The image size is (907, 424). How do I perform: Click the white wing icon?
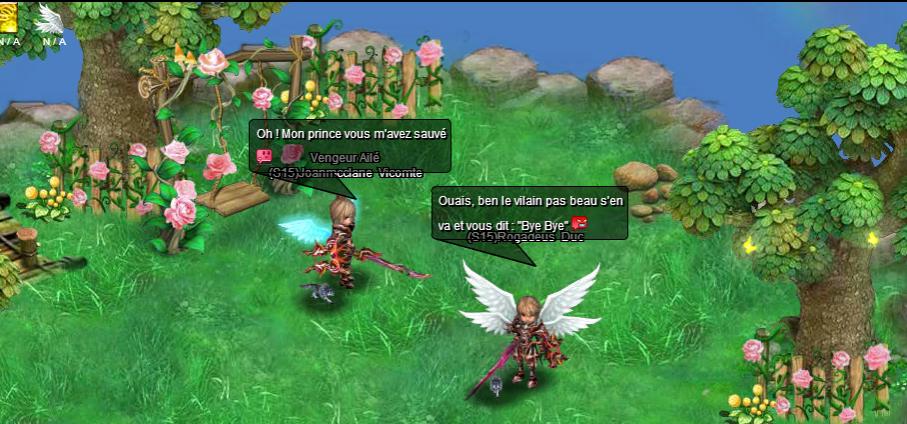coord(48,17)
